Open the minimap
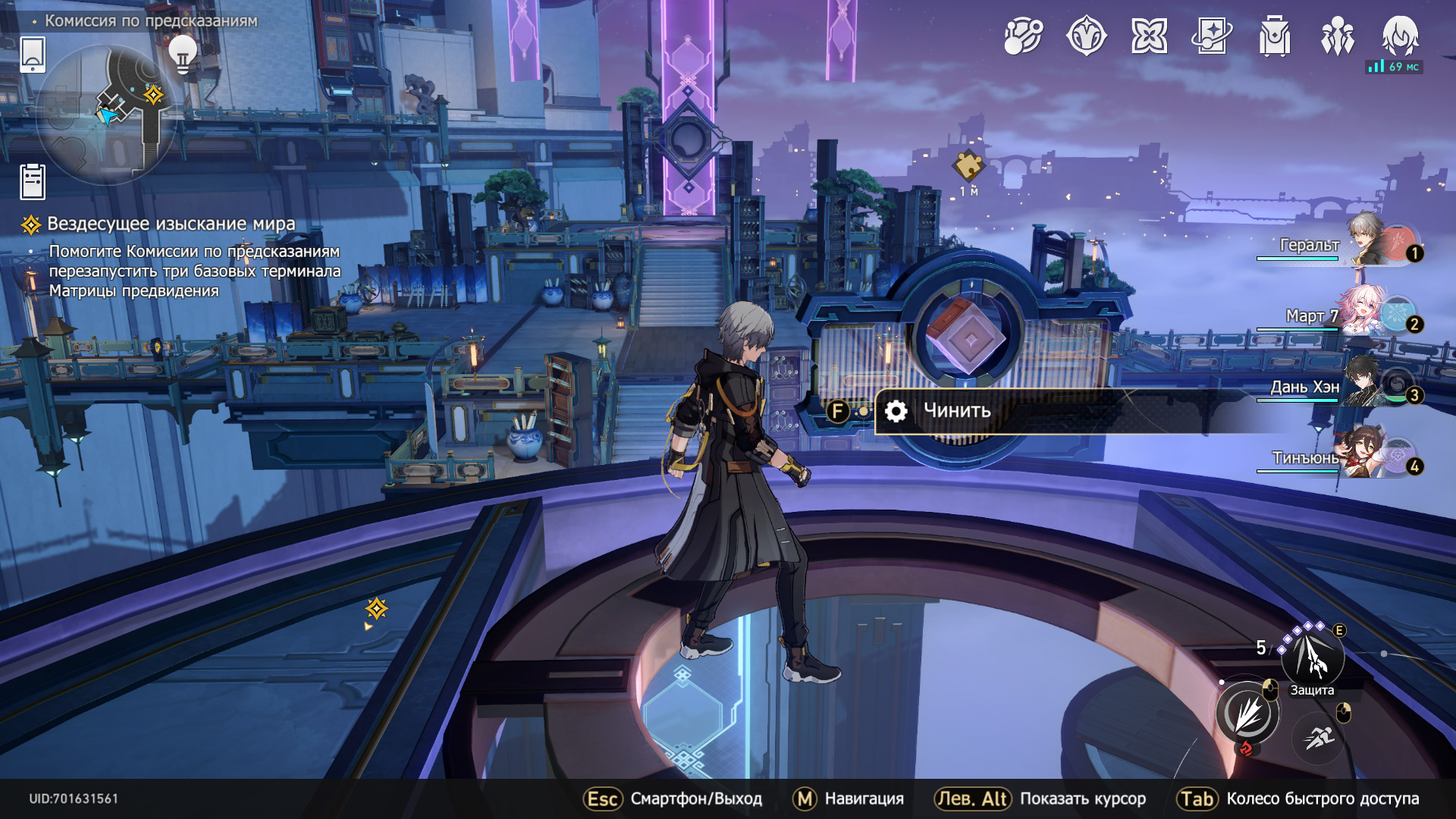 point(106,115)
